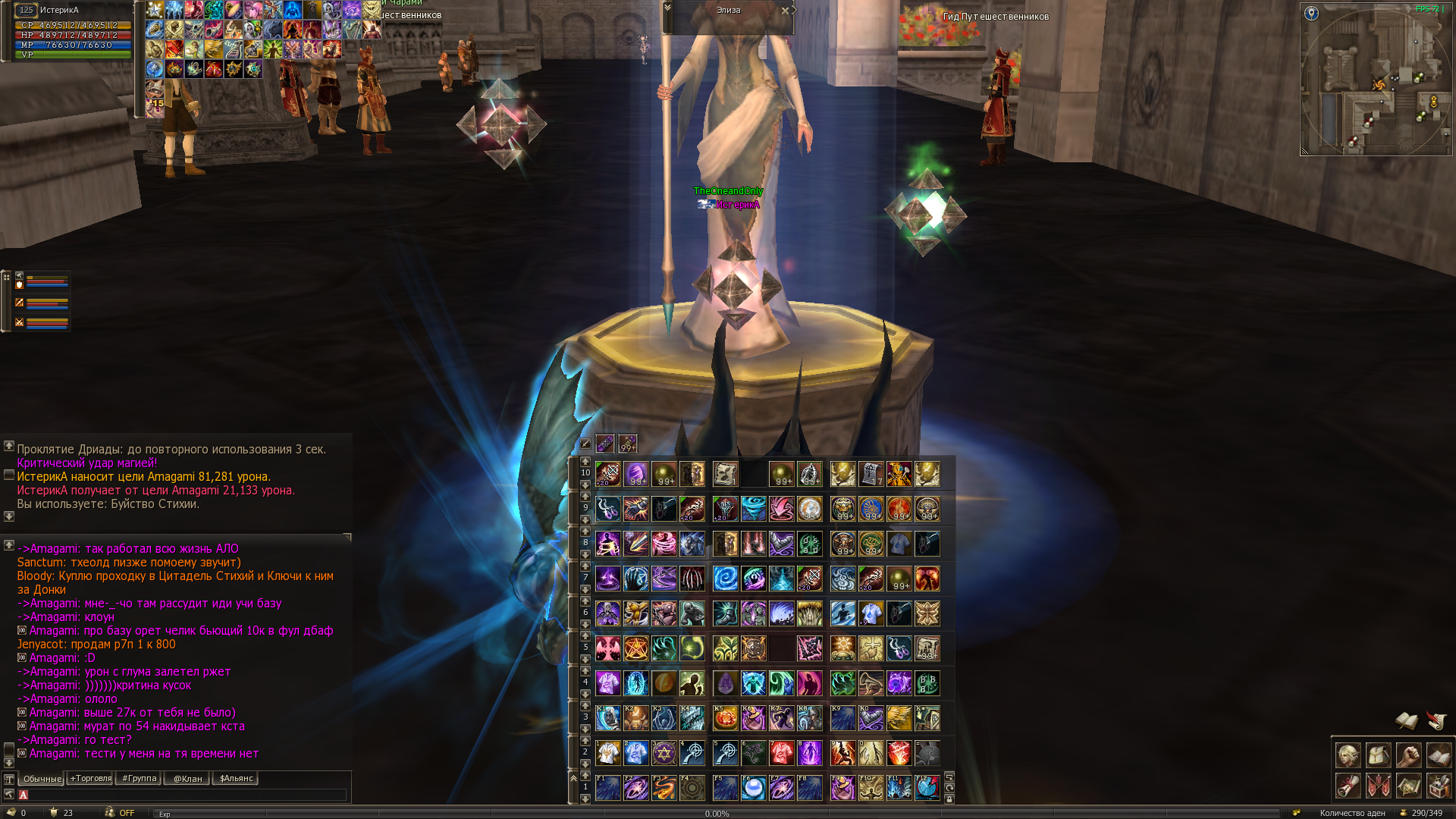Use the purple hexagram slot on bar 2

coord(664,753)
